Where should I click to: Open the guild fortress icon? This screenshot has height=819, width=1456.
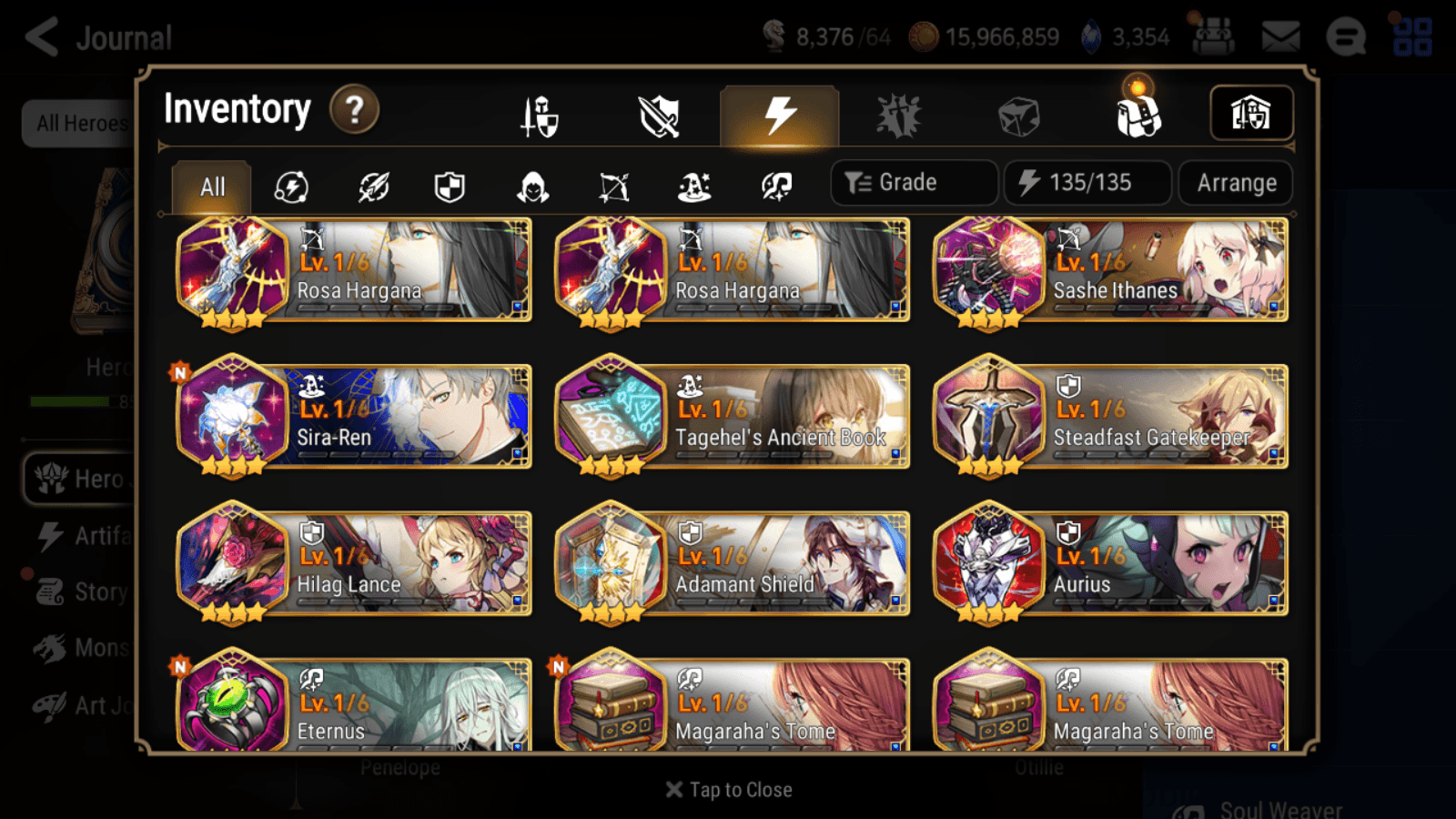1251,113
